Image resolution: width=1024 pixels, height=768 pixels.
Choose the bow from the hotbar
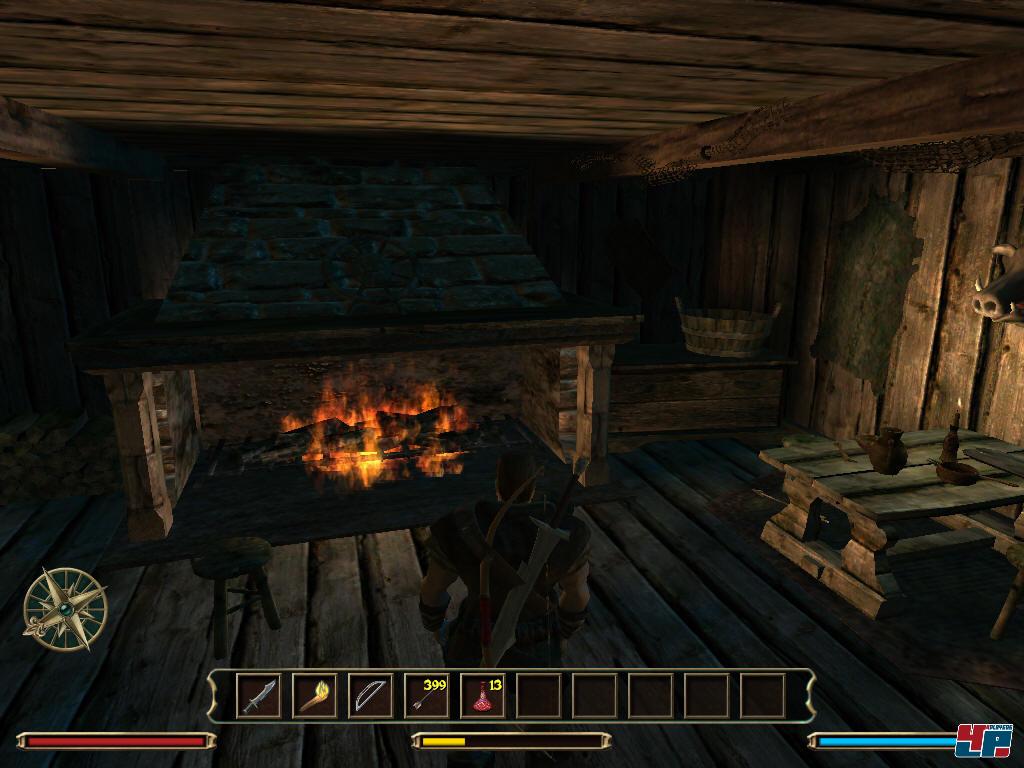click(x=370, y=696)
